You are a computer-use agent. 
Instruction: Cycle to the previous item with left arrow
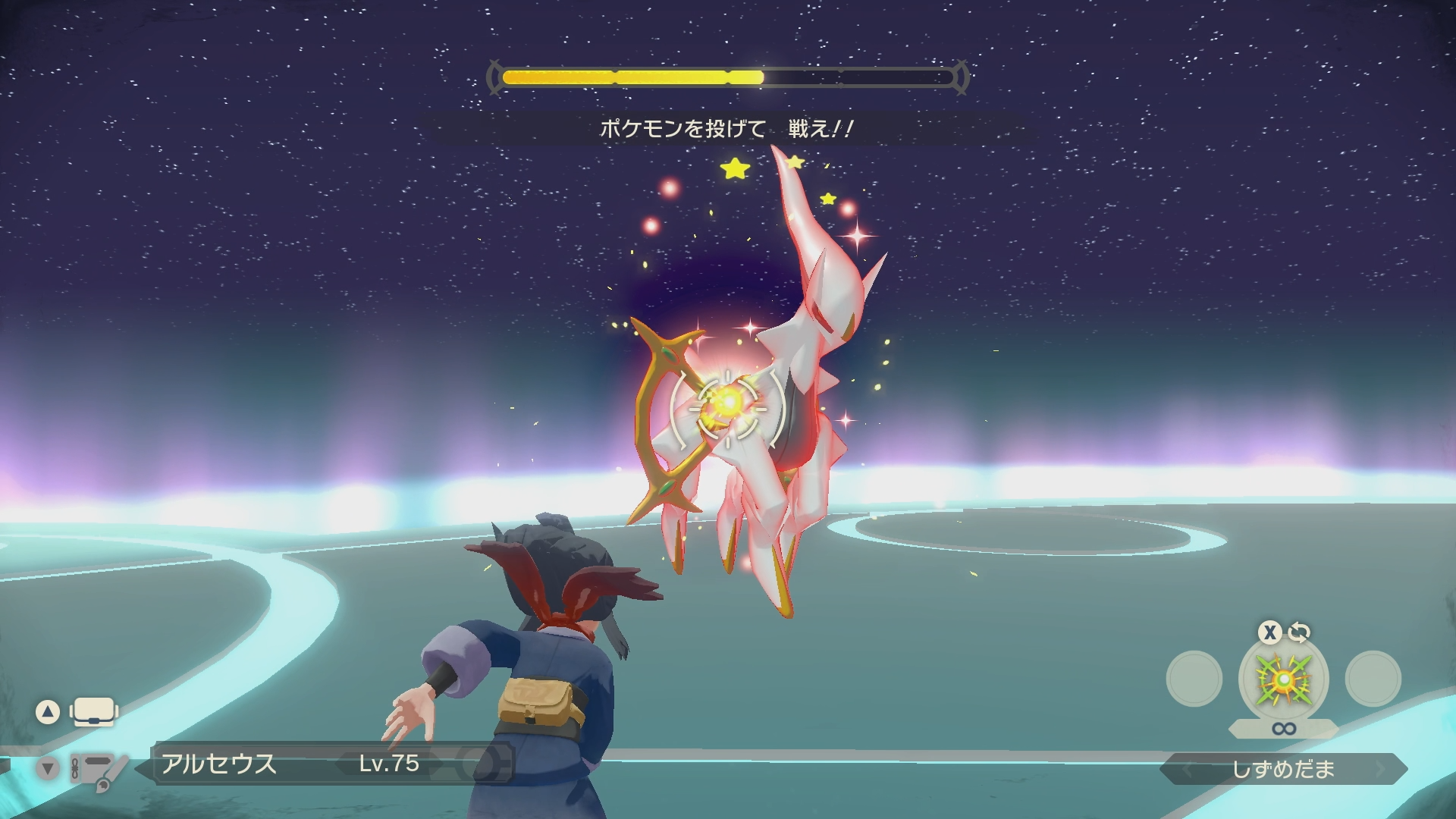click(x=1187, y=770)
